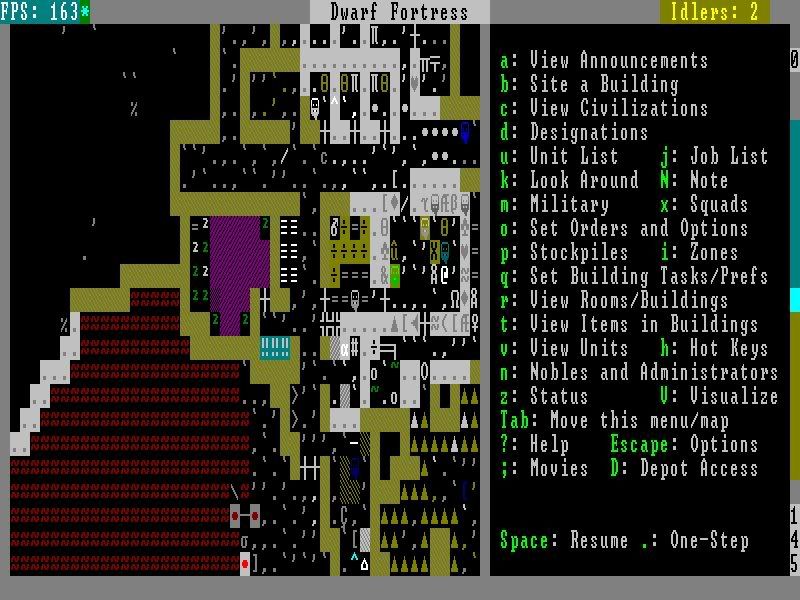Open the Help entry
The width and height of the screenshot is (800, 600).
point(548,444)
